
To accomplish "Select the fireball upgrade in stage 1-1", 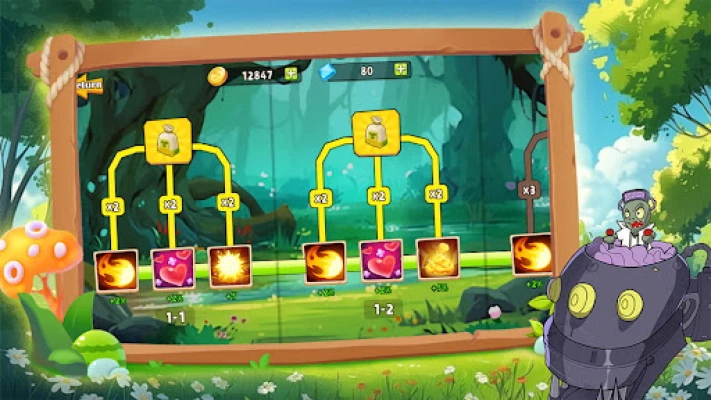I will 115,269.
